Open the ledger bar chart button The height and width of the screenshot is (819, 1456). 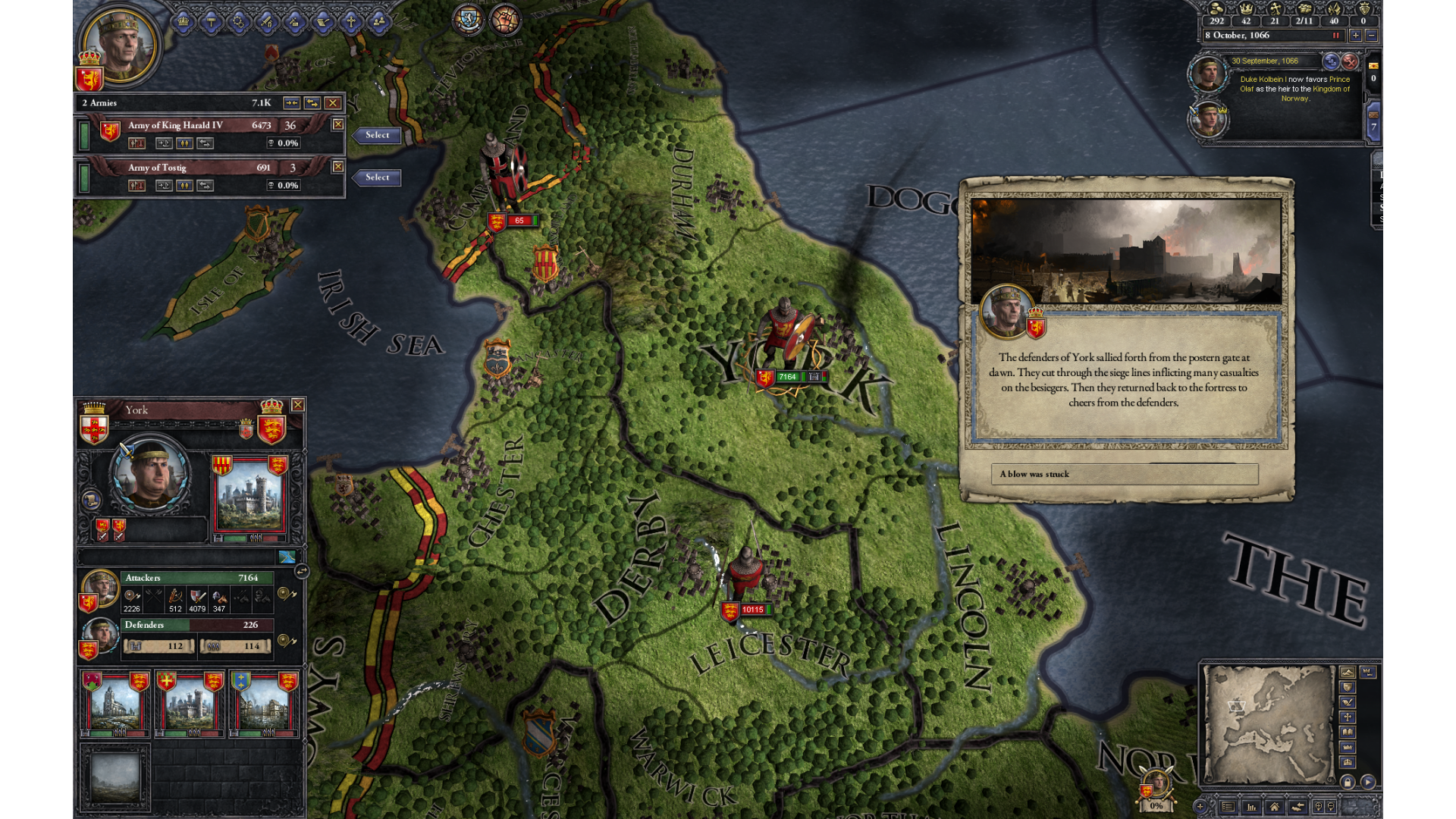point(1251,807)
